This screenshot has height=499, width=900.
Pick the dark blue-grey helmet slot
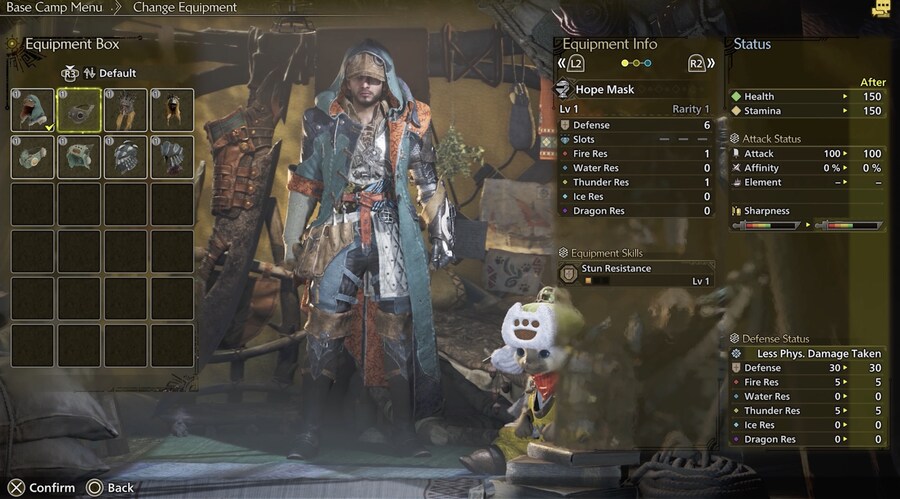(172, 157)
